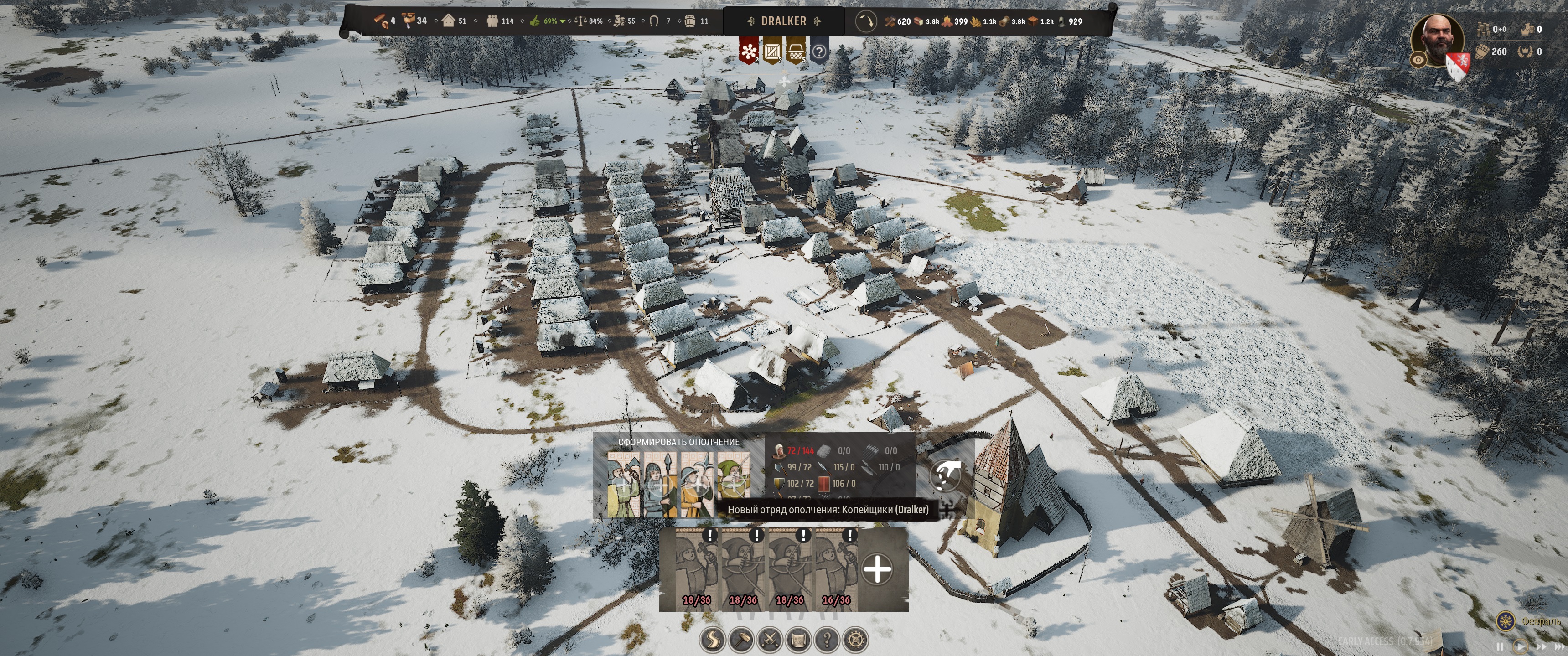Add a spearmen militia unit

(x=660, y=486)
